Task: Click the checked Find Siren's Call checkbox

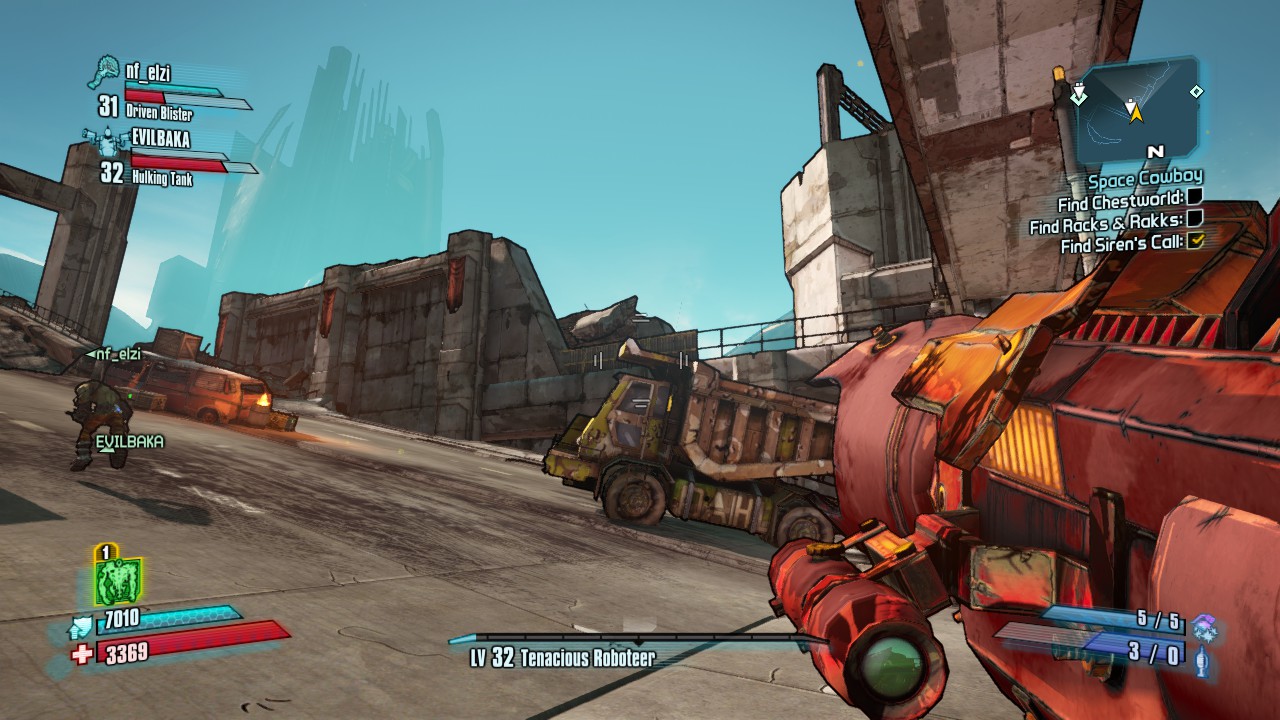Action: coord(1194,240)
